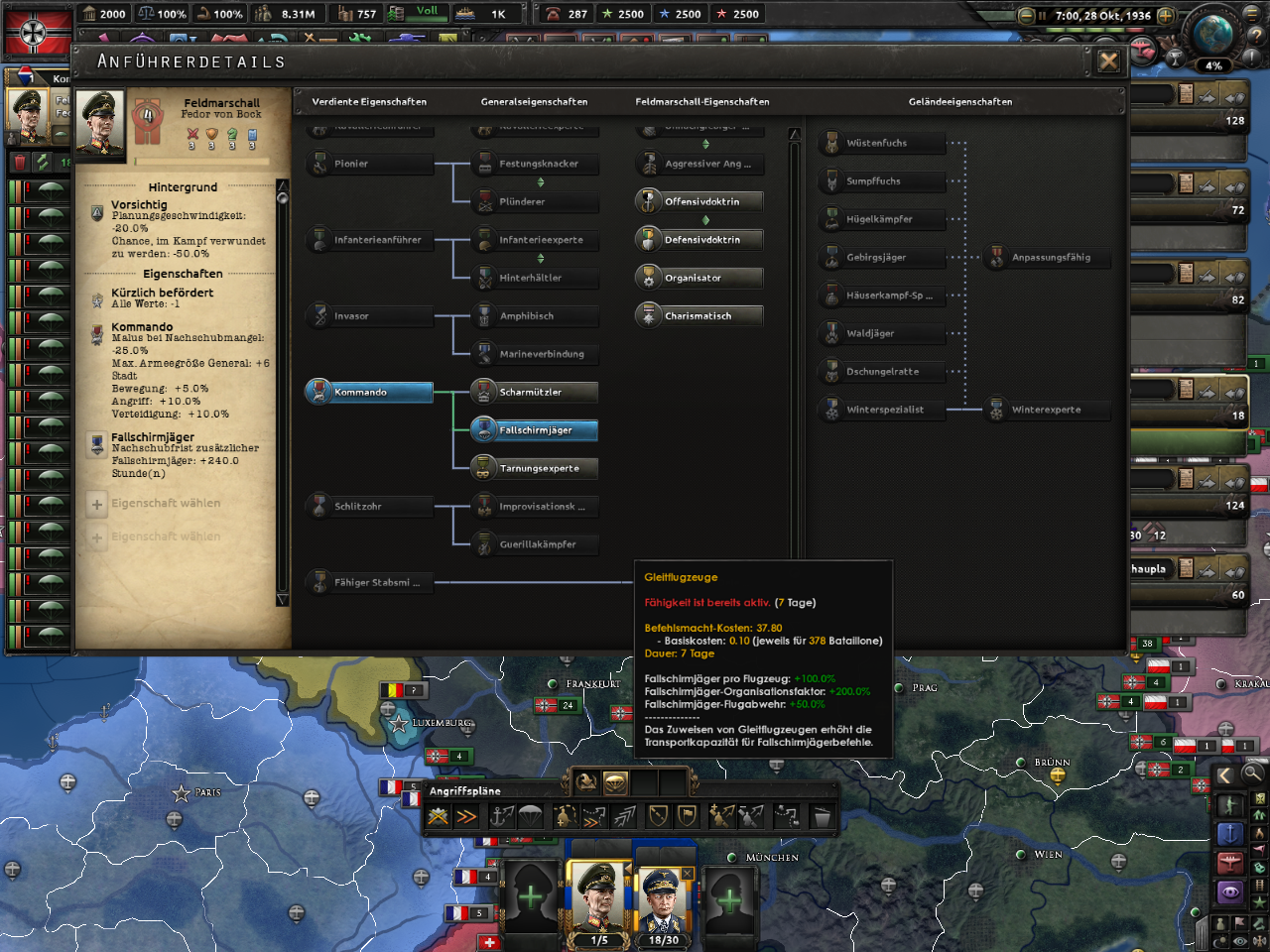Switch to the Geländeeigenschaften tab

(959, 101)
